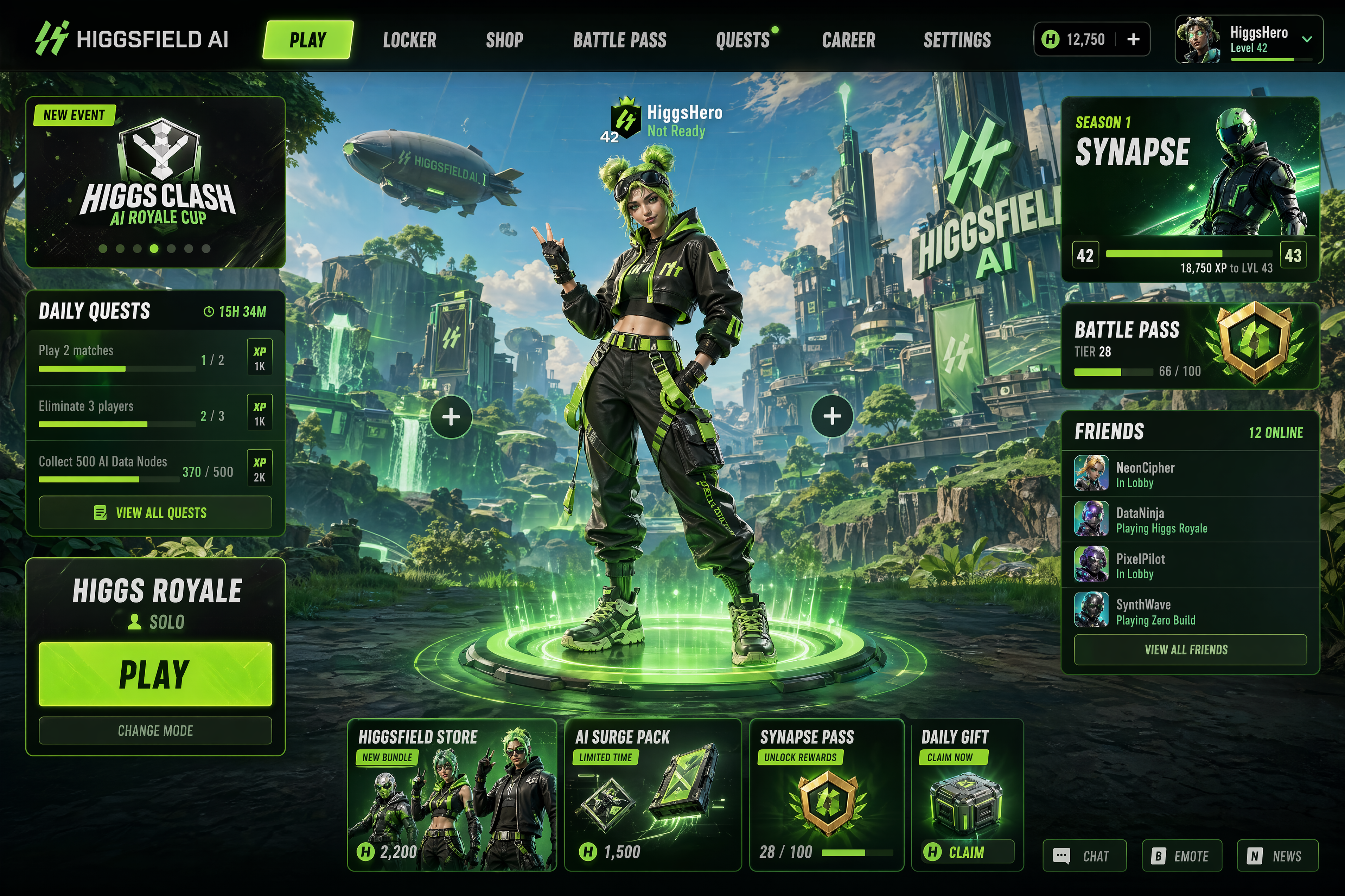Expand the HiggsHero profile dropdown
Image resolution: width=1345 pixels, height=896 pixels.
tap(1307, 39)
